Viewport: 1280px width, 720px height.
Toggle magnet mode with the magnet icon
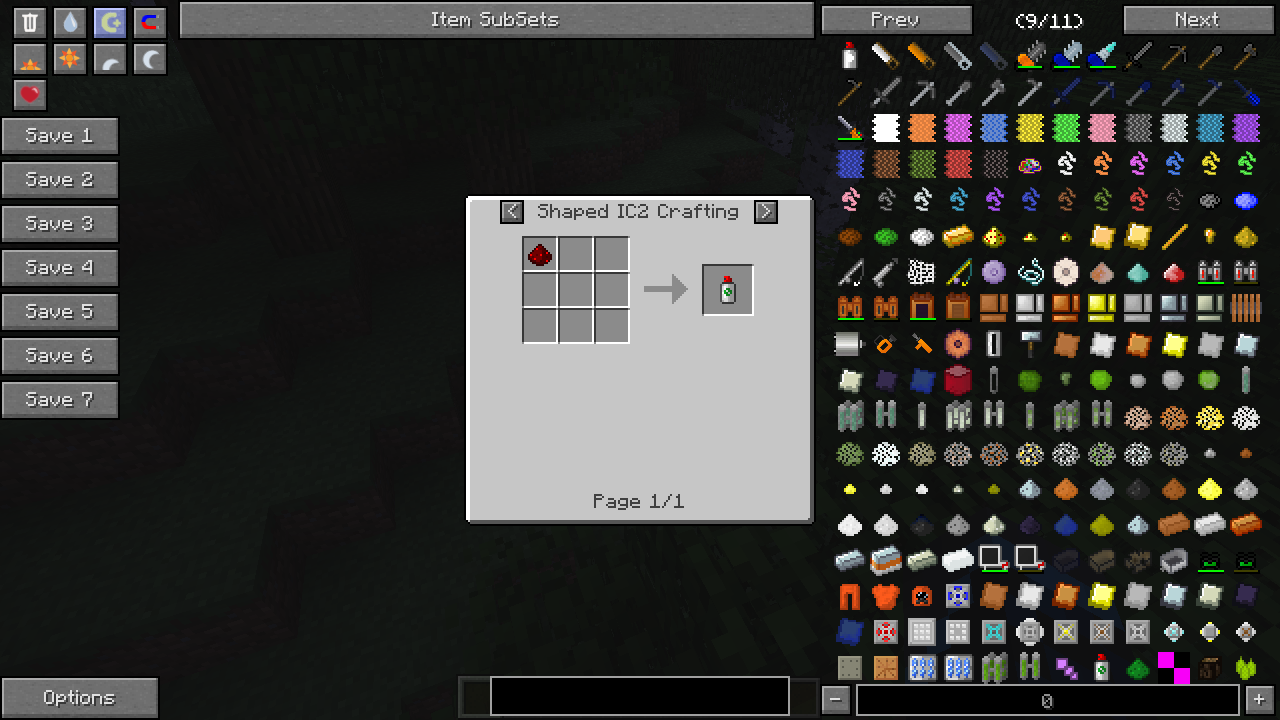(x=150, y=23)
